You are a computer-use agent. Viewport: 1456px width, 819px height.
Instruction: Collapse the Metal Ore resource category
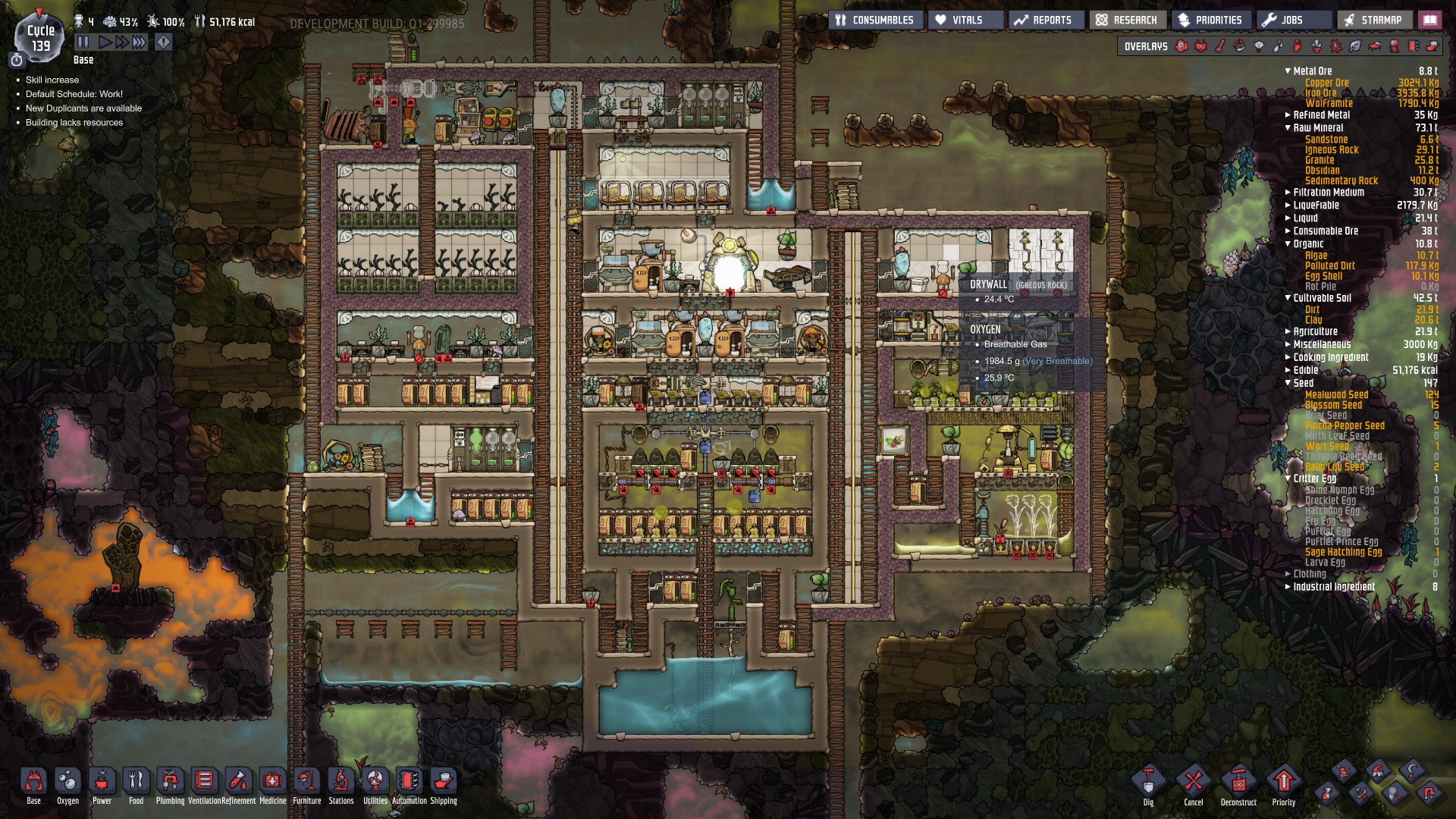click(1287, 70)
